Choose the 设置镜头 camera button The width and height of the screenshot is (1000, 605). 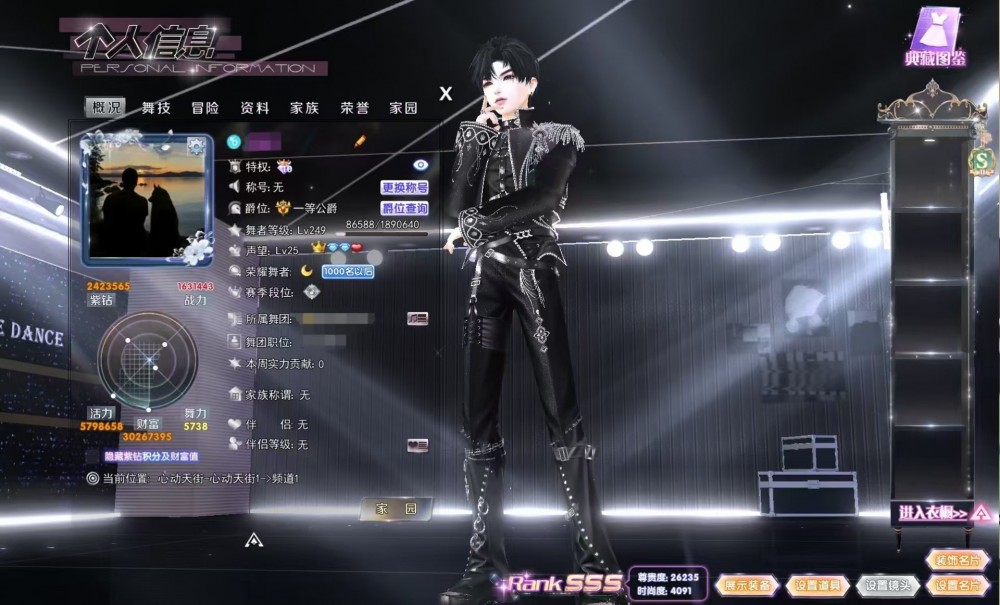click(886, 585)
